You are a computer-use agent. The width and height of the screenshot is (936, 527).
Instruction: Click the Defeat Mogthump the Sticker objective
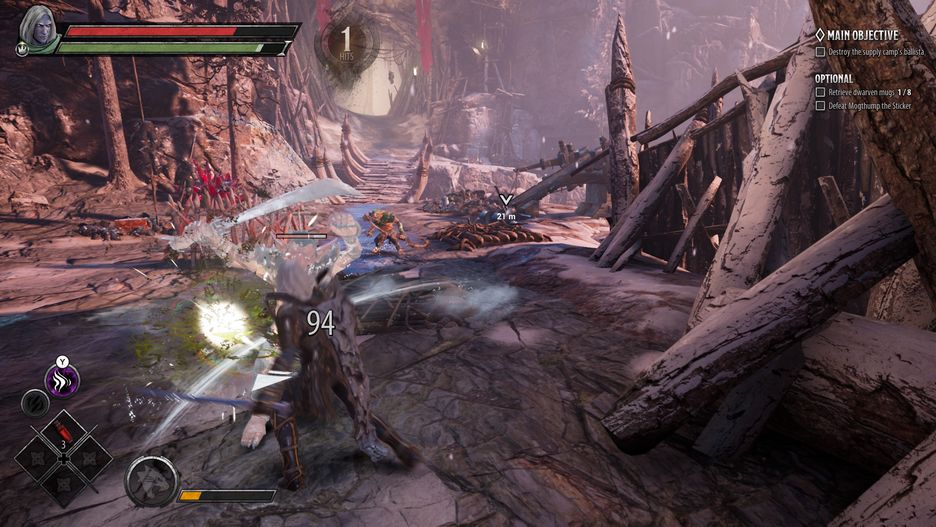868,105
